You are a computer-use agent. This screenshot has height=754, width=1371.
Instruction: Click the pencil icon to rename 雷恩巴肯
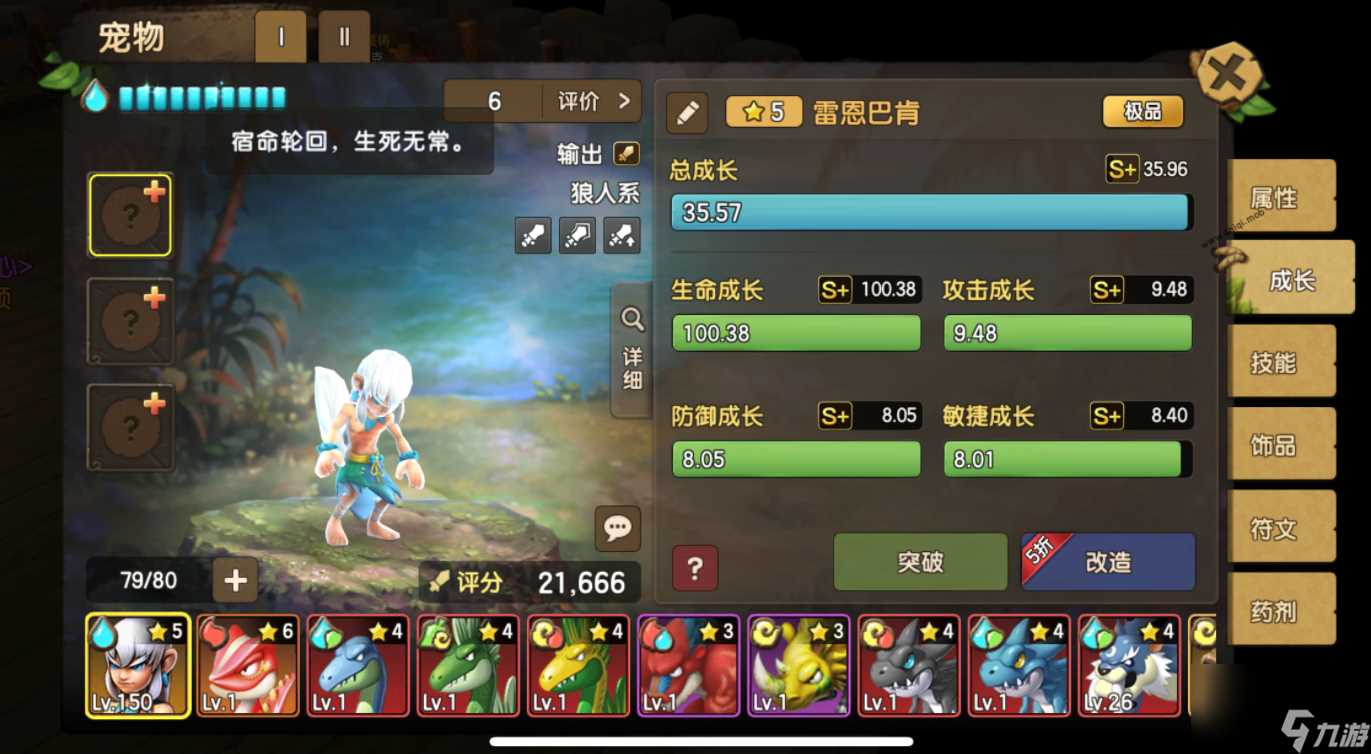(686, 113)
